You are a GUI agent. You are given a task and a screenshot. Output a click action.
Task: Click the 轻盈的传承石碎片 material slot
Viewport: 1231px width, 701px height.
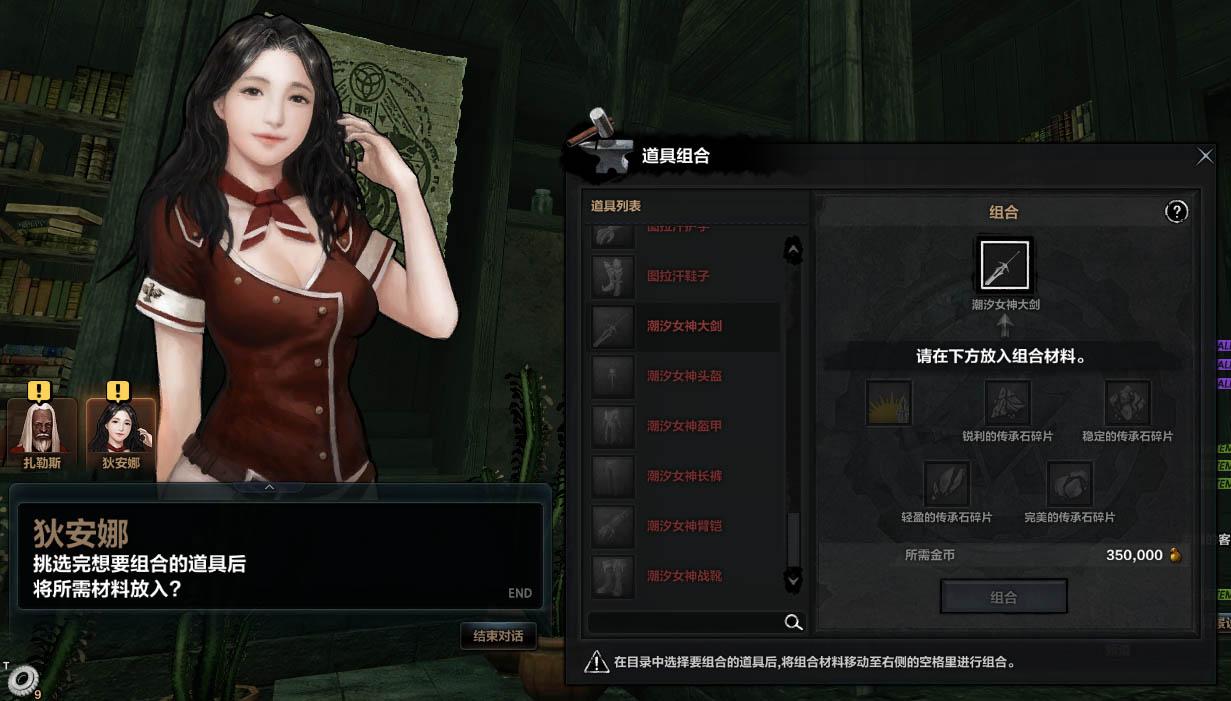(x=946, y=484)
